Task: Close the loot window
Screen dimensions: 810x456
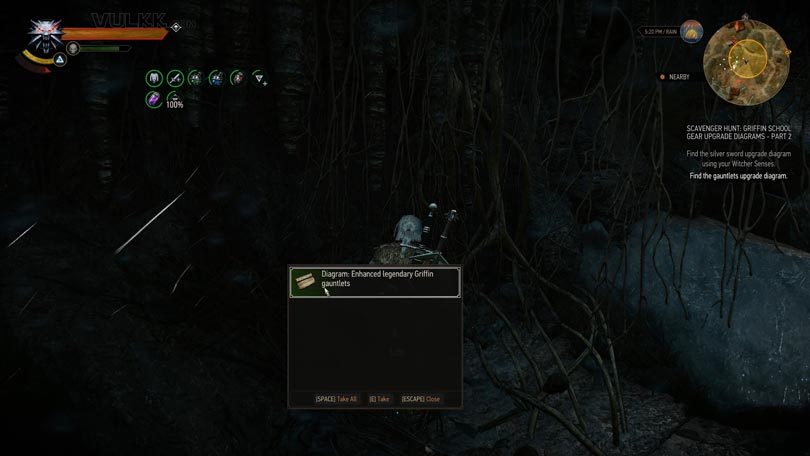Action: coord(421,399)
